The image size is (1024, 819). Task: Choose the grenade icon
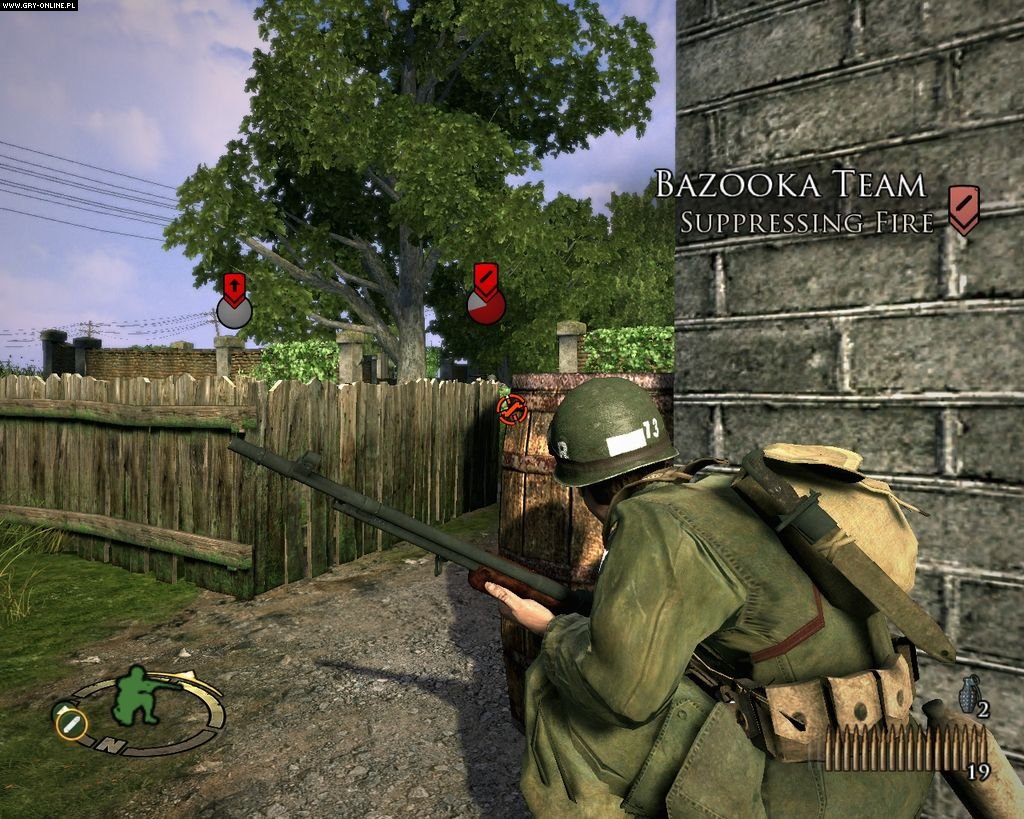click(x=967, y=694)
